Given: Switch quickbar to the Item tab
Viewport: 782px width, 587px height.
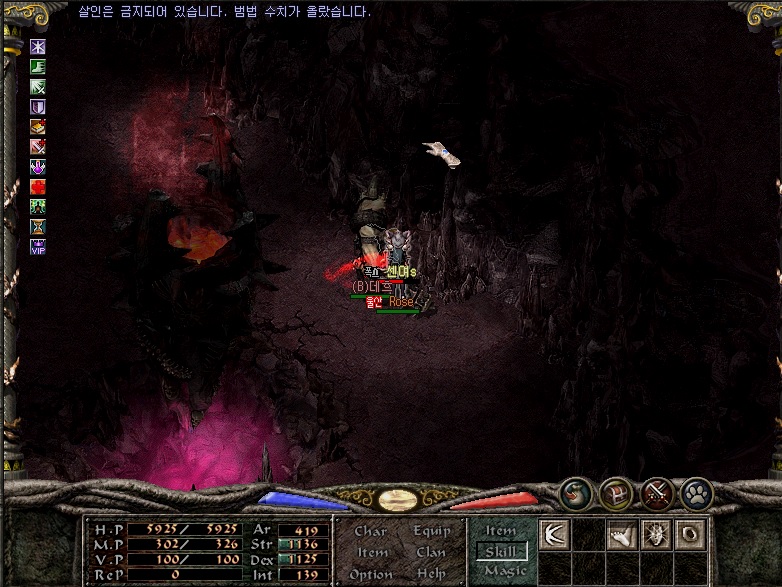Looking at the screenshot, I should [501, 530].
